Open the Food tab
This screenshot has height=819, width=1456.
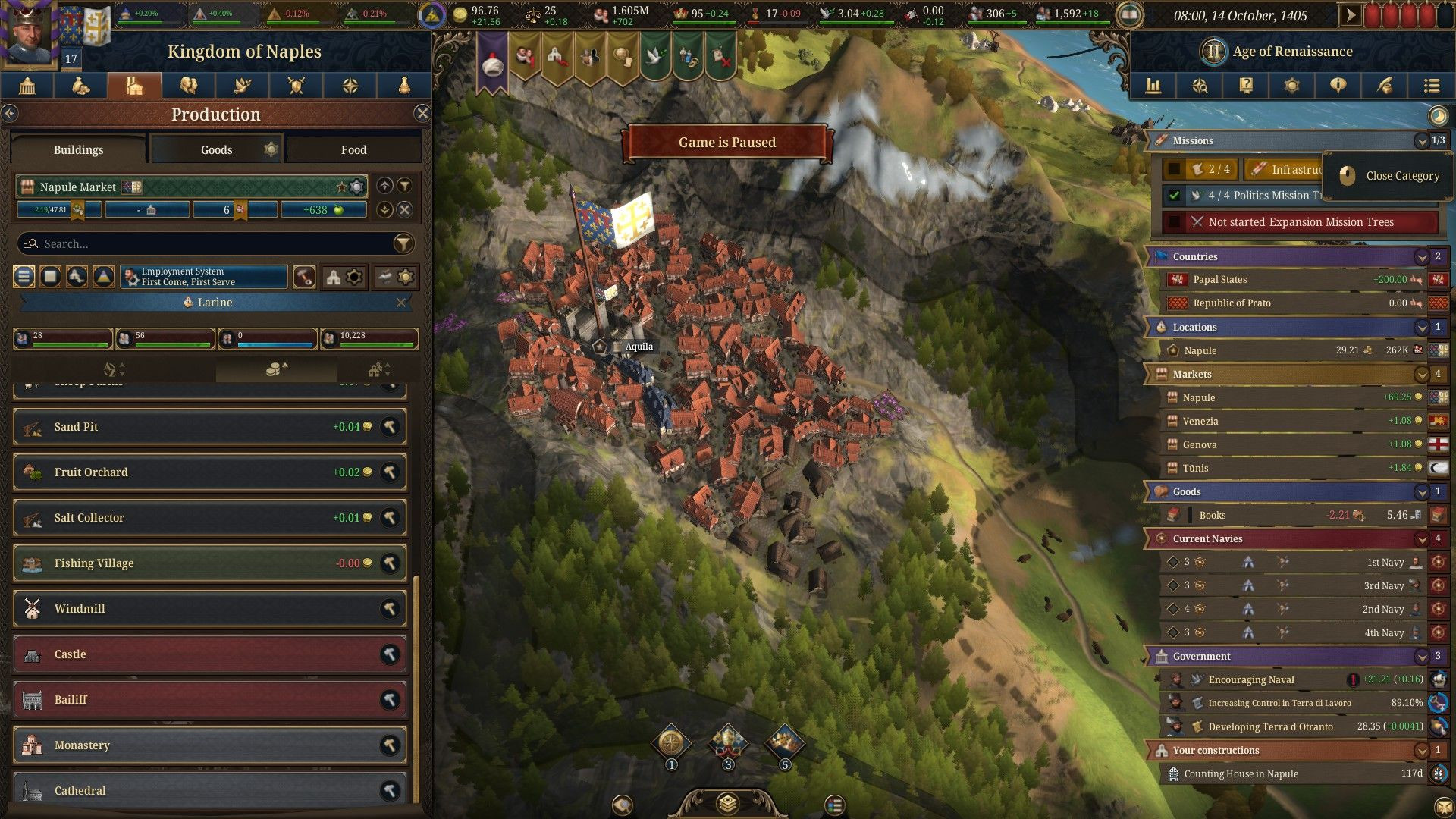pyautogui.click(x=353, y=149)
